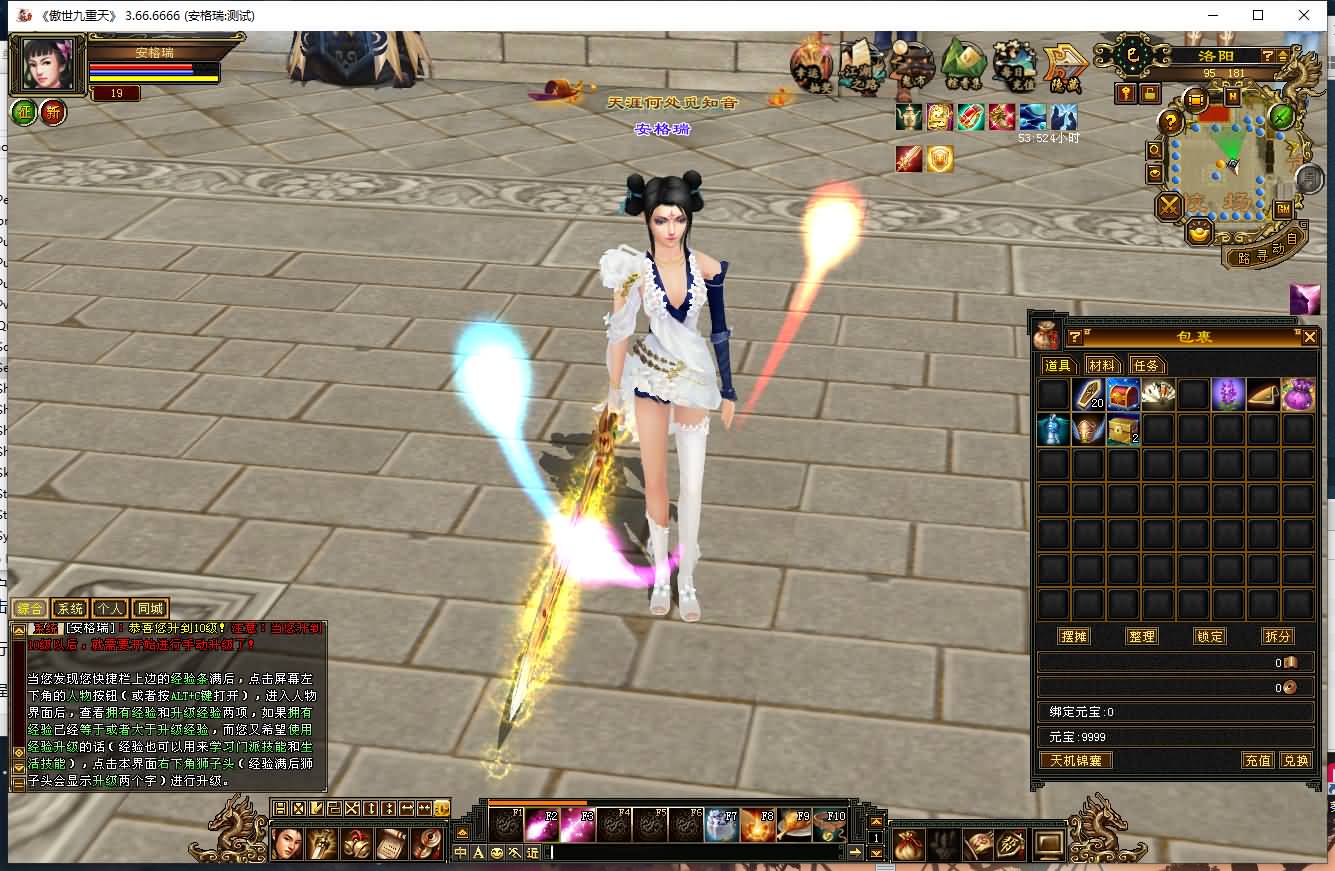
Task: Close the 包裹 bag window
Action: pyautogui.click(x=1309, y=338)
